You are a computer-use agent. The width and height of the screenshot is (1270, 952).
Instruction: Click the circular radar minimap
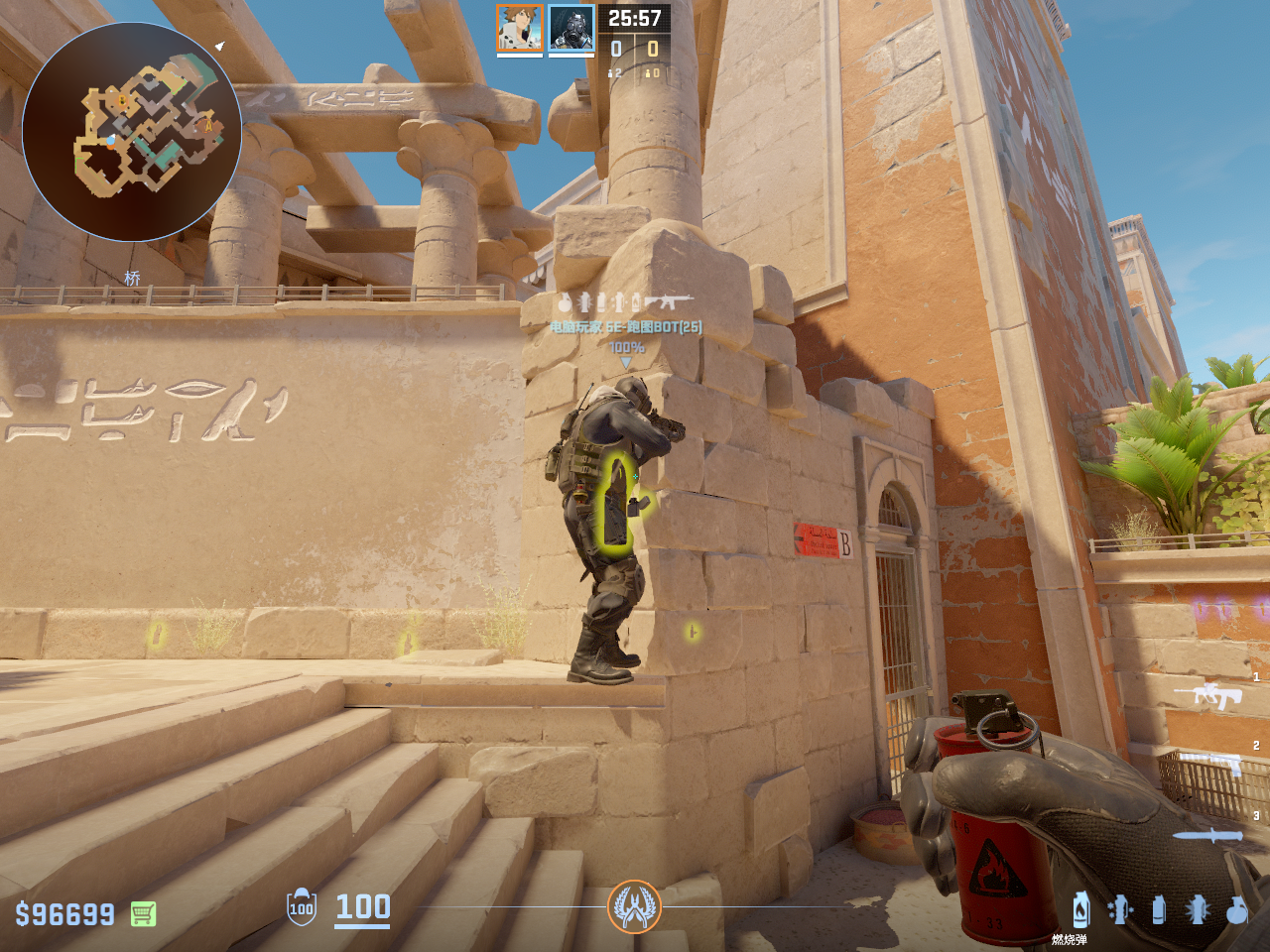[131, 132]
